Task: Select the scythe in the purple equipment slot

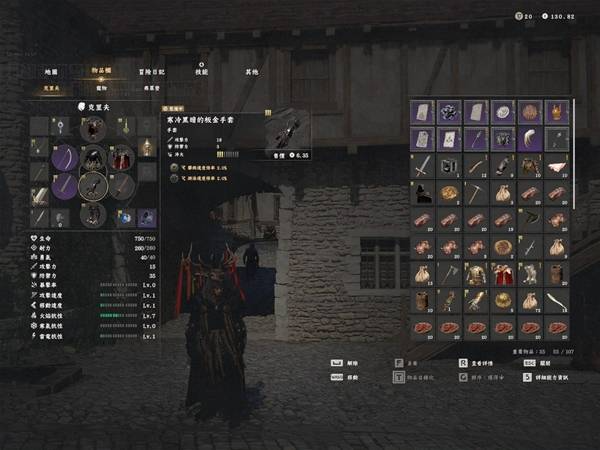Action: [66, 157]
